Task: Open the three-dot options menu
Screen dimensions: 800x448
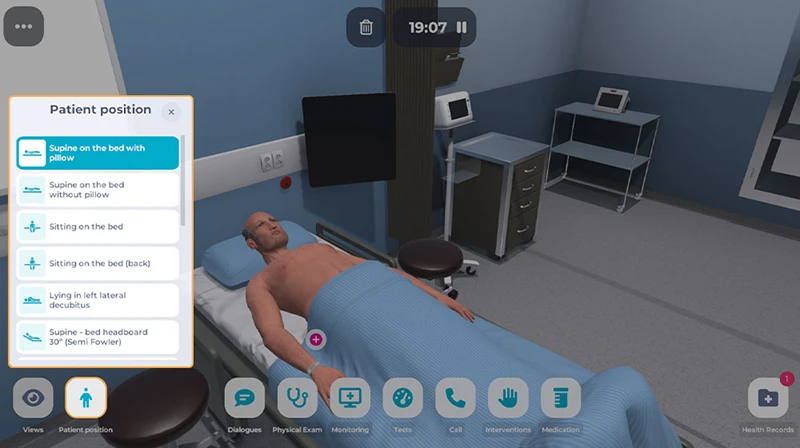Action: tap(24, 26)
